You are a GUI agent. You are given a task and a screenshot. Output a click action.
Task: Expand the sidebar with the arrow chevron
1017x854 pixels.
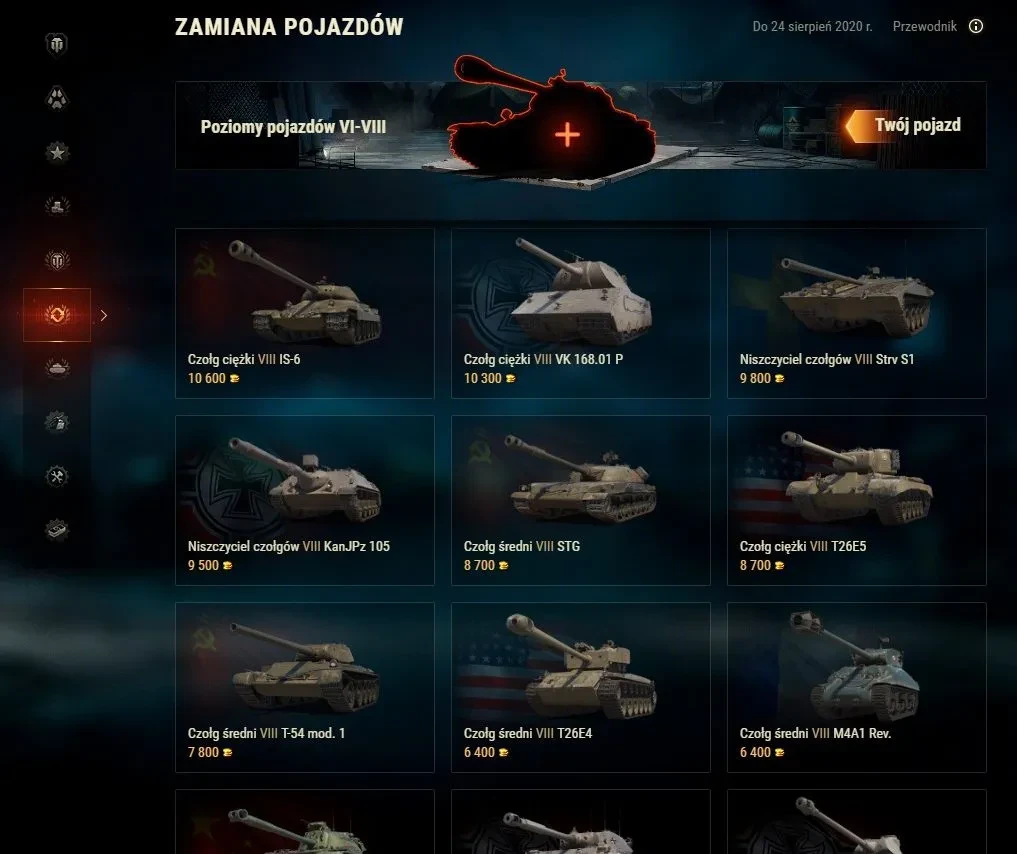[104, 315]
